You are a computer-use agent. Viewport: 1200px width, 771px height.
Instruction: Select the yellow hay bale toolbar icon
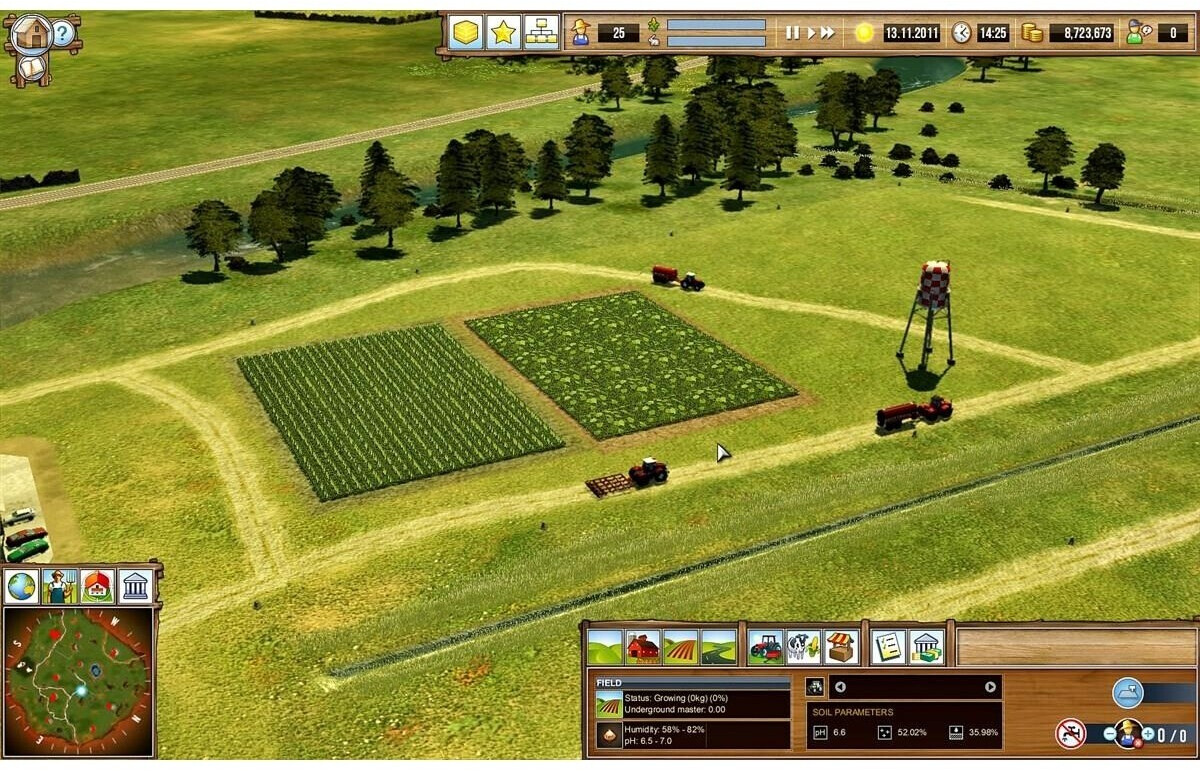466,33
